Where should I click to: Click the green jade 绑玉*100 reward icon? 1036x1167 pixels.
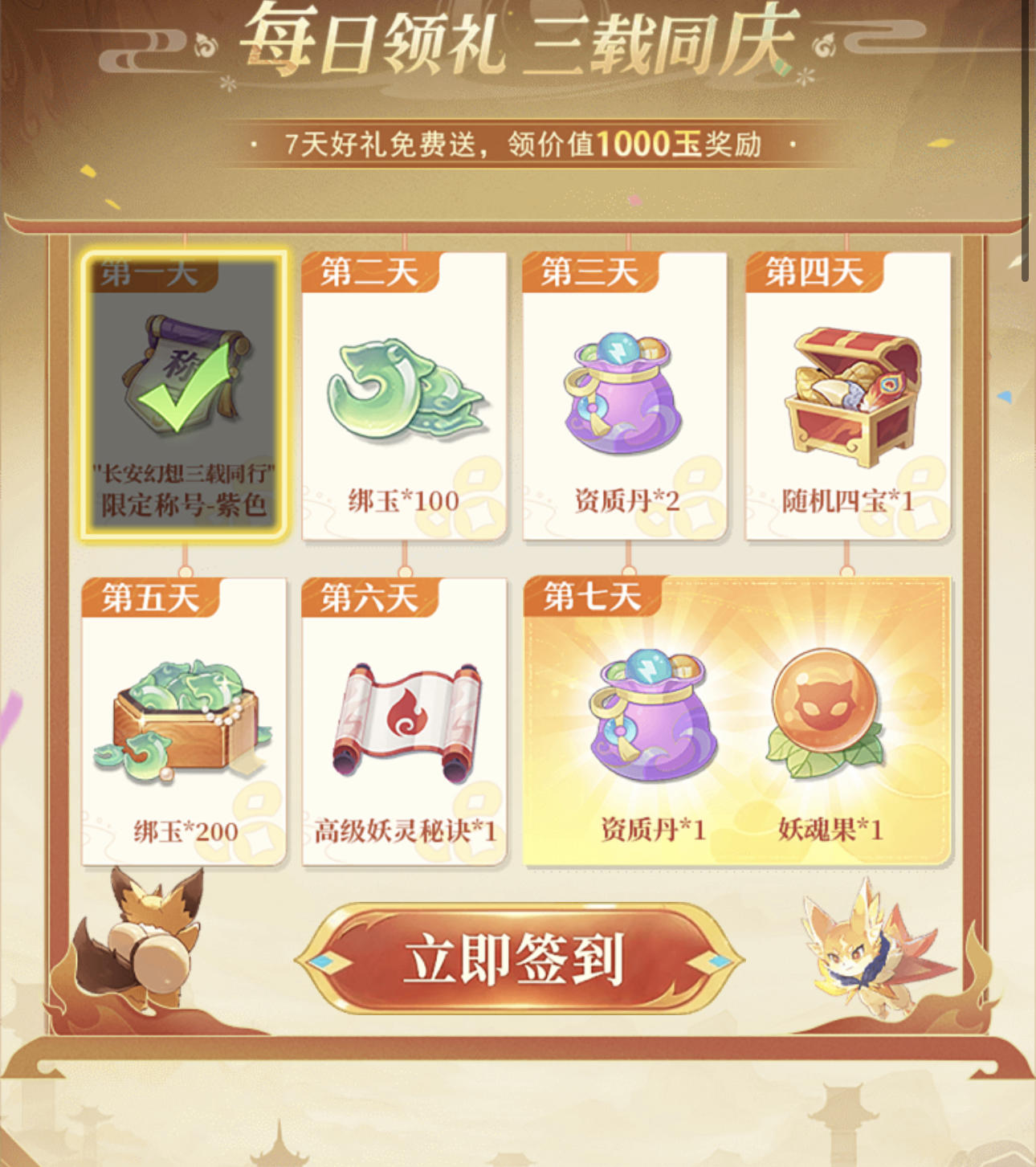404,386
